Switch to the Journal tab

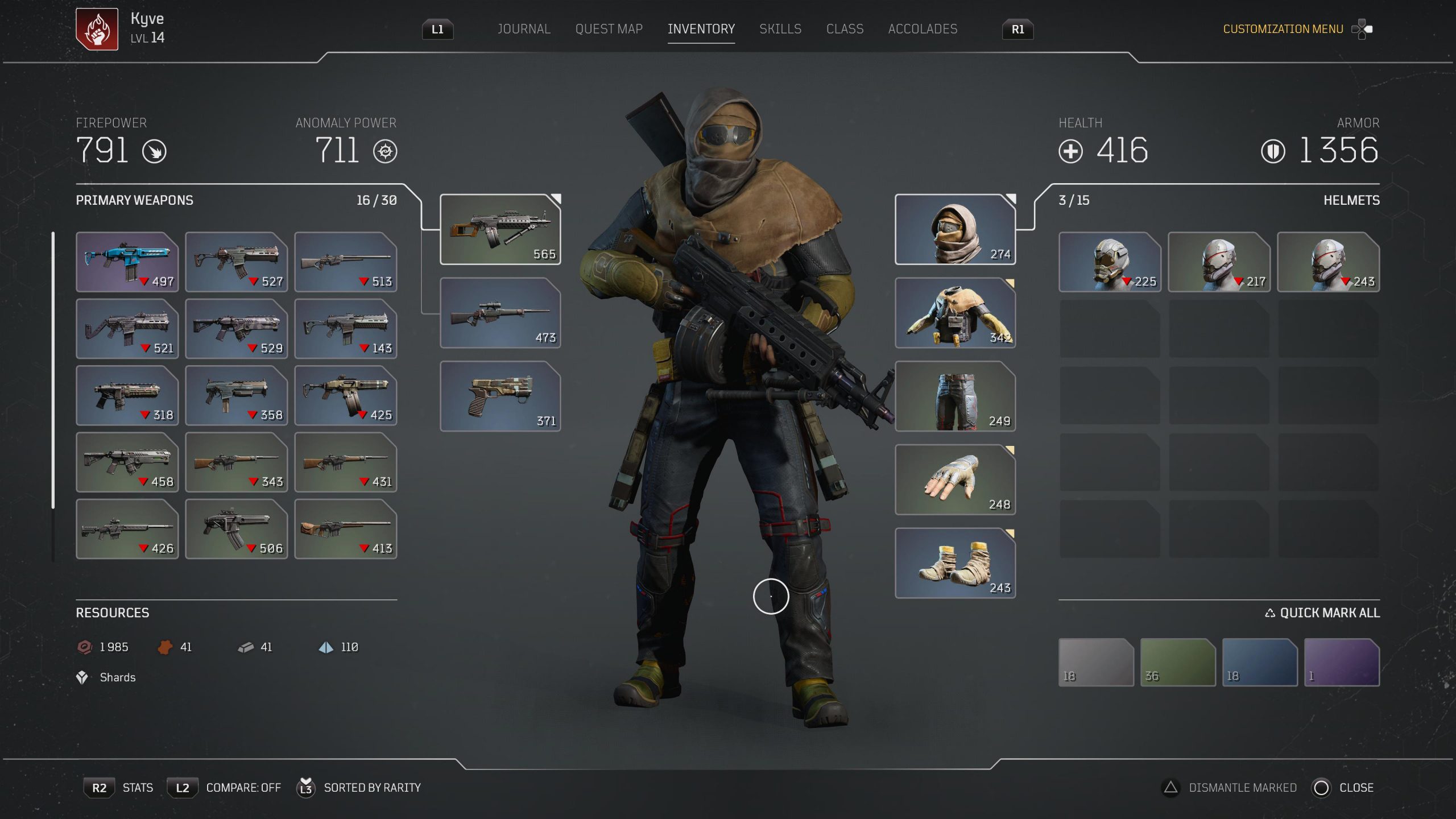523,29
